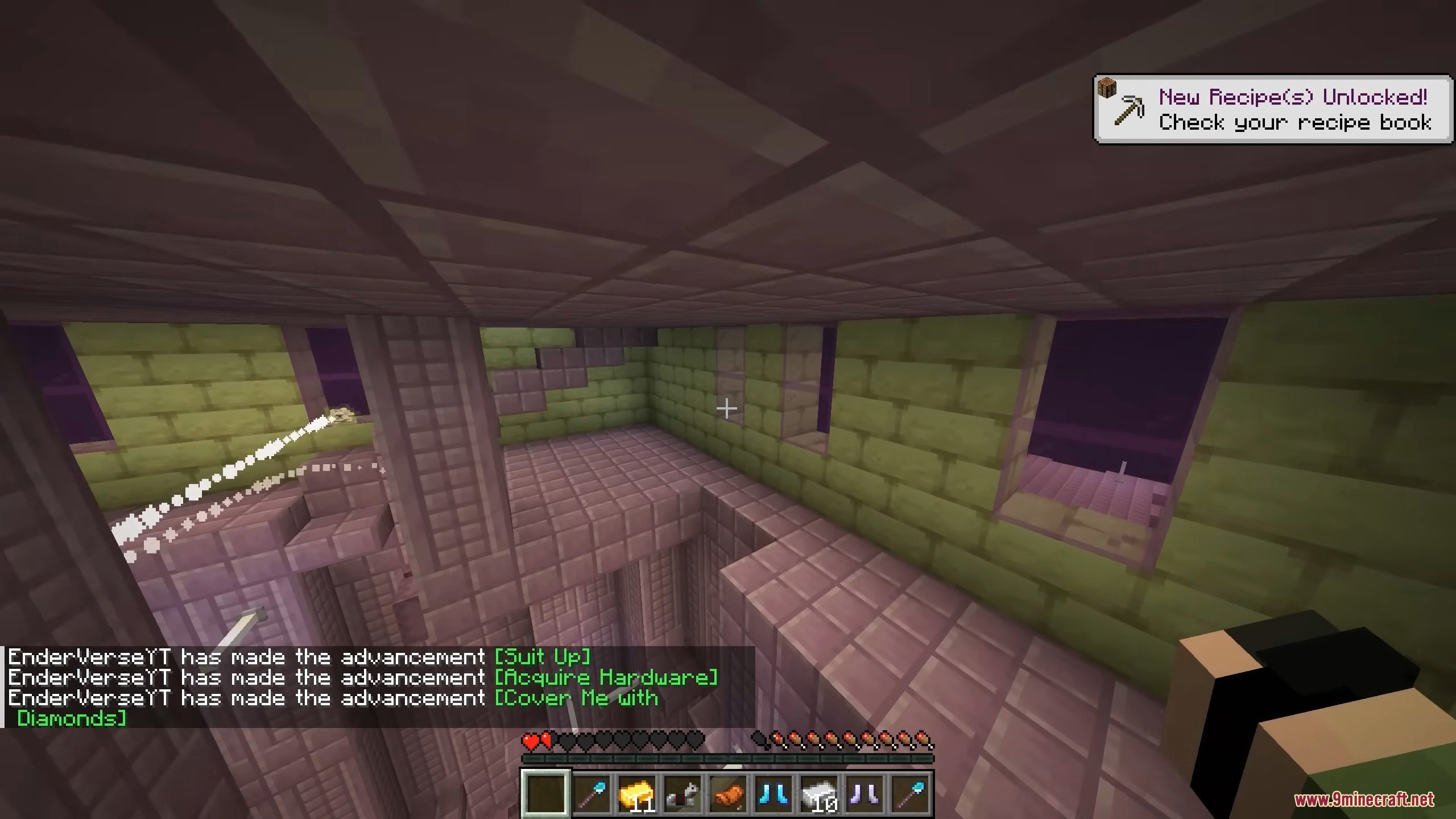Select the empty first hotbar slot

click(546, 795)
